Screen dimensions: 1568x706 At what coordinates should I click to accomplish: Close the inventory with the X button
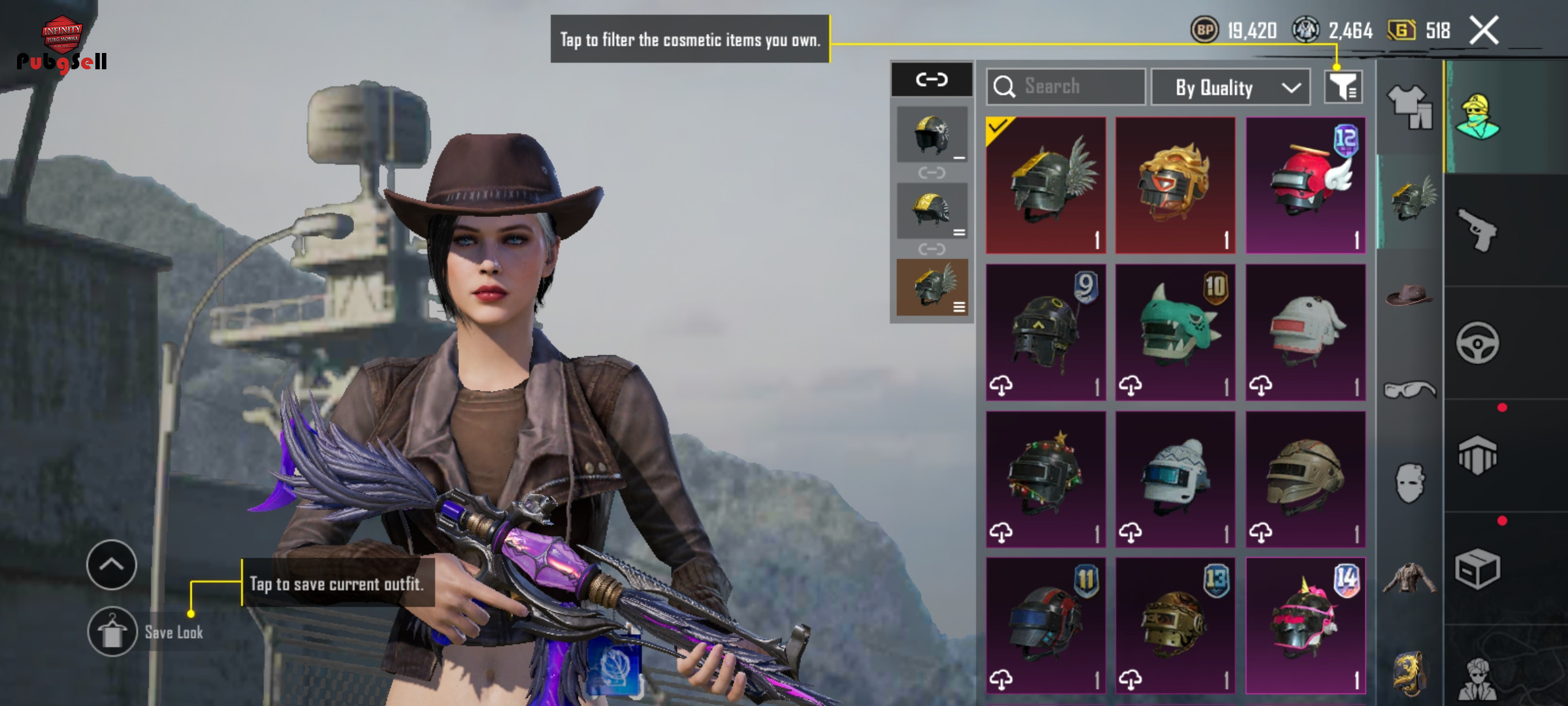1484,31
